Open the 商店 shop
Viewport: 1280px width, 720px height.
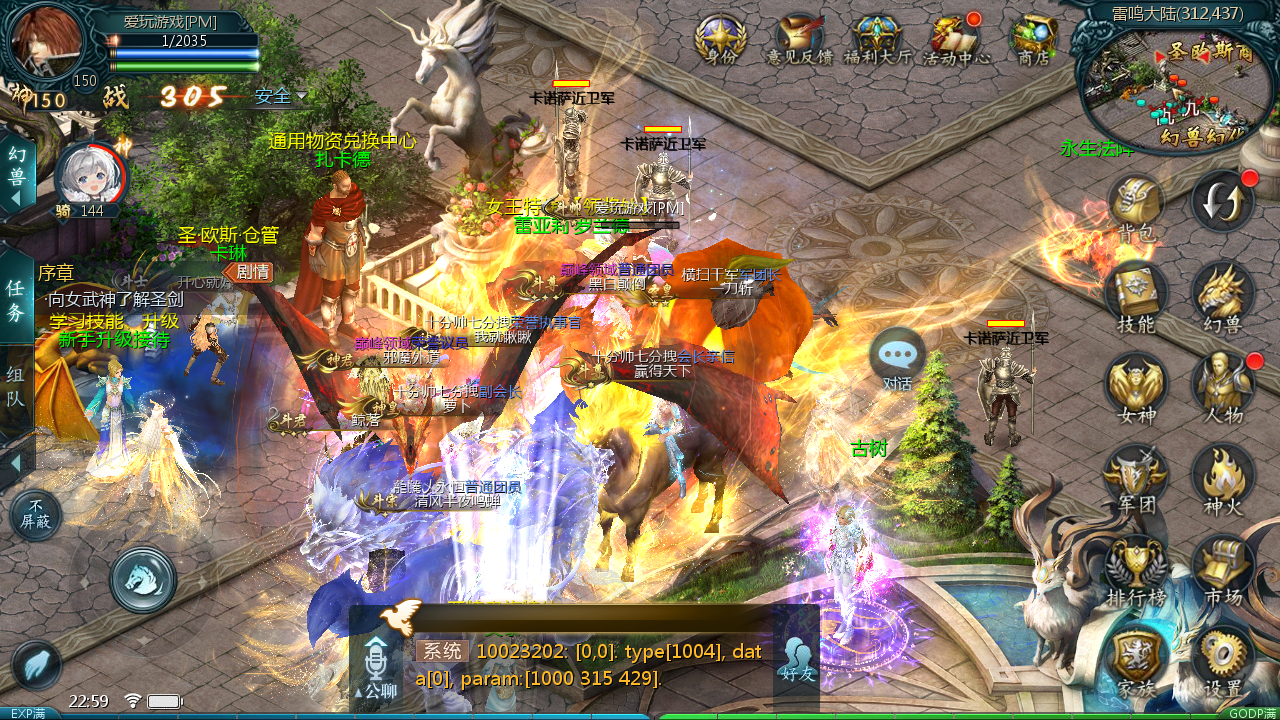[x=1033, y=39]
